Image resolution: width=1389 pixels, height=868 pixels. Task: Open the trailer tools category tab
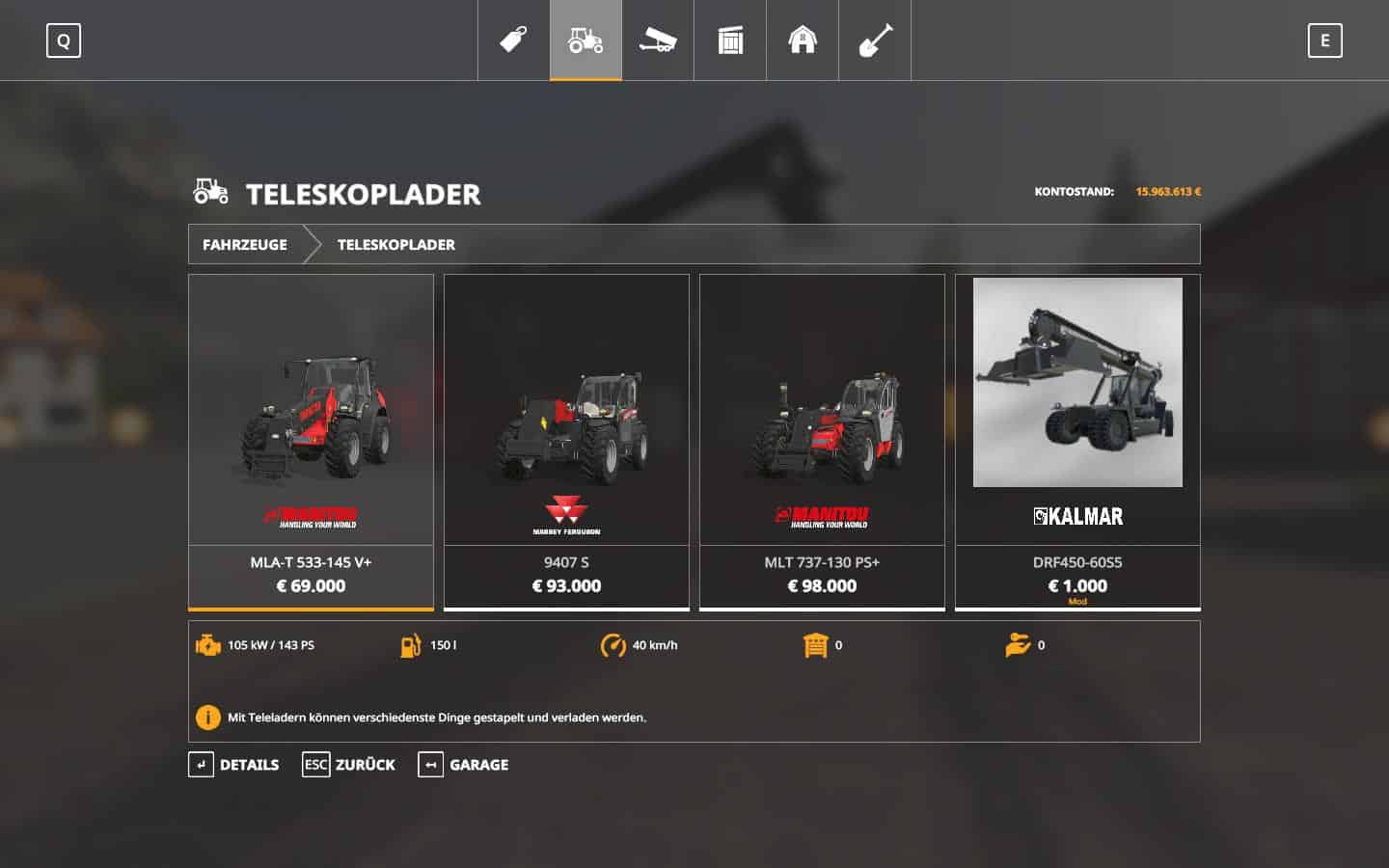[x=658, y=41]
